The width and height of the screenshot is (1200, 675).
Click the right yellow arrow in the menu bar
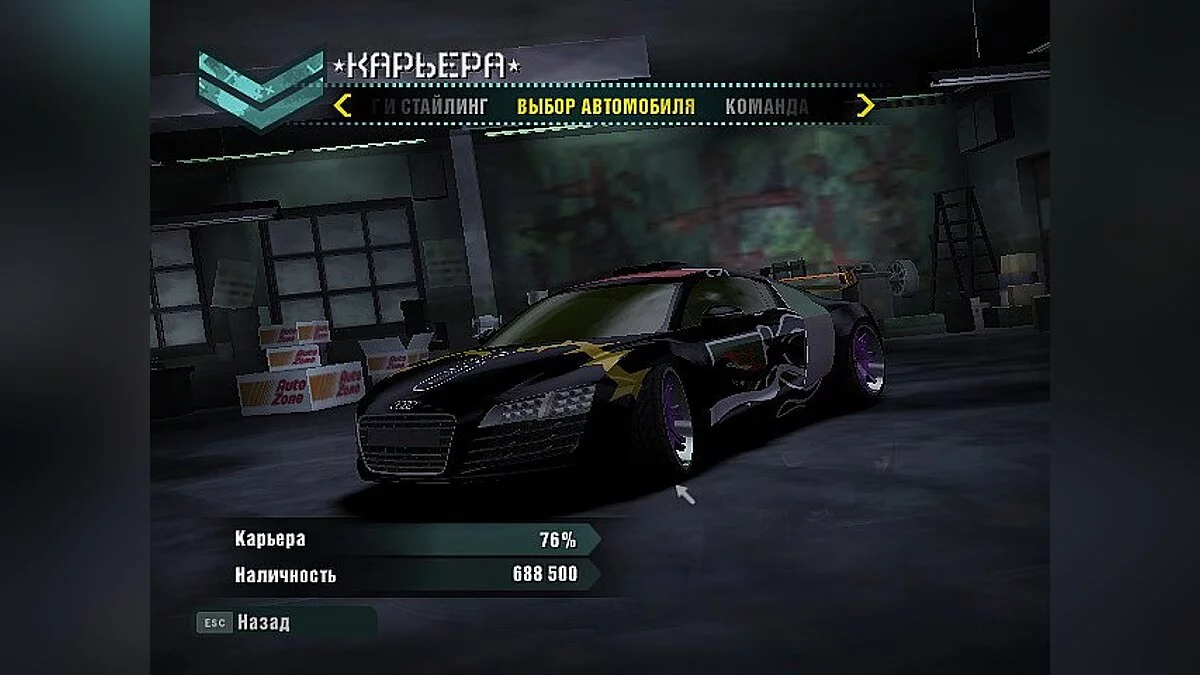865,105
